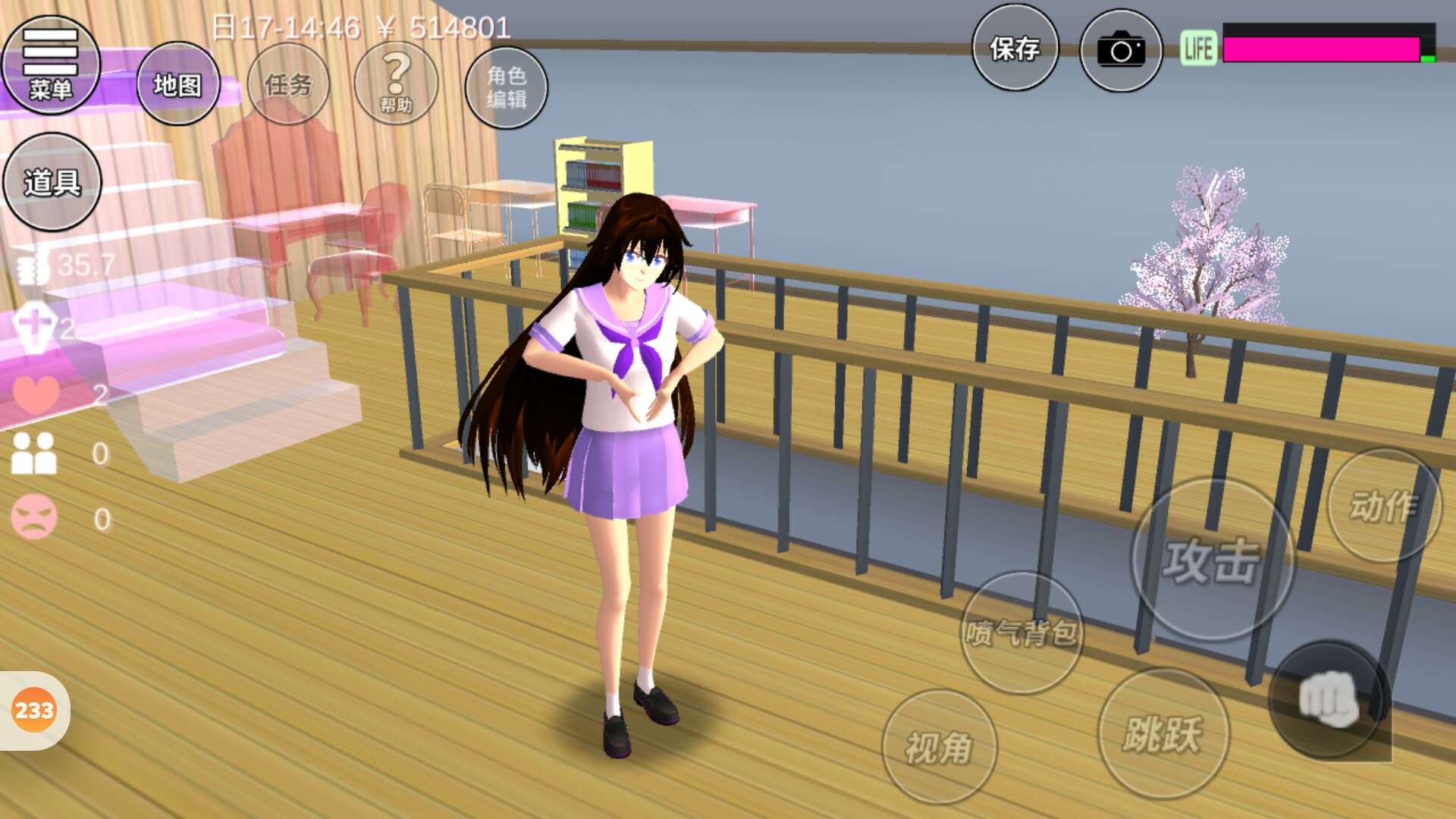Open the 帮助 help button
Viewport: 1456px width, 819px height.
tap(396, 83)
